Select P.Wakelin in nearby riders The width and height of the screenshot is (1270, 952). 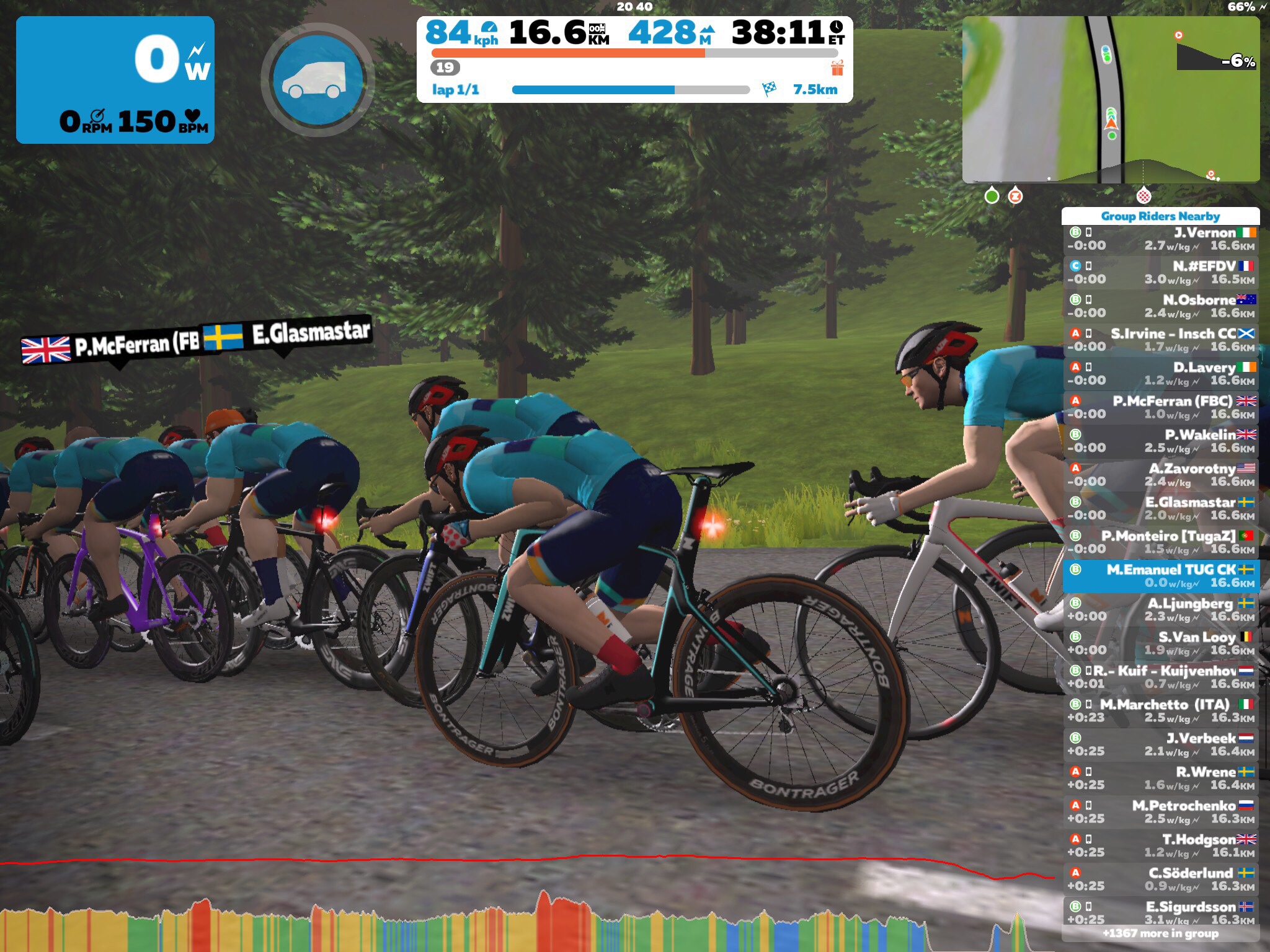point(1160,441)
